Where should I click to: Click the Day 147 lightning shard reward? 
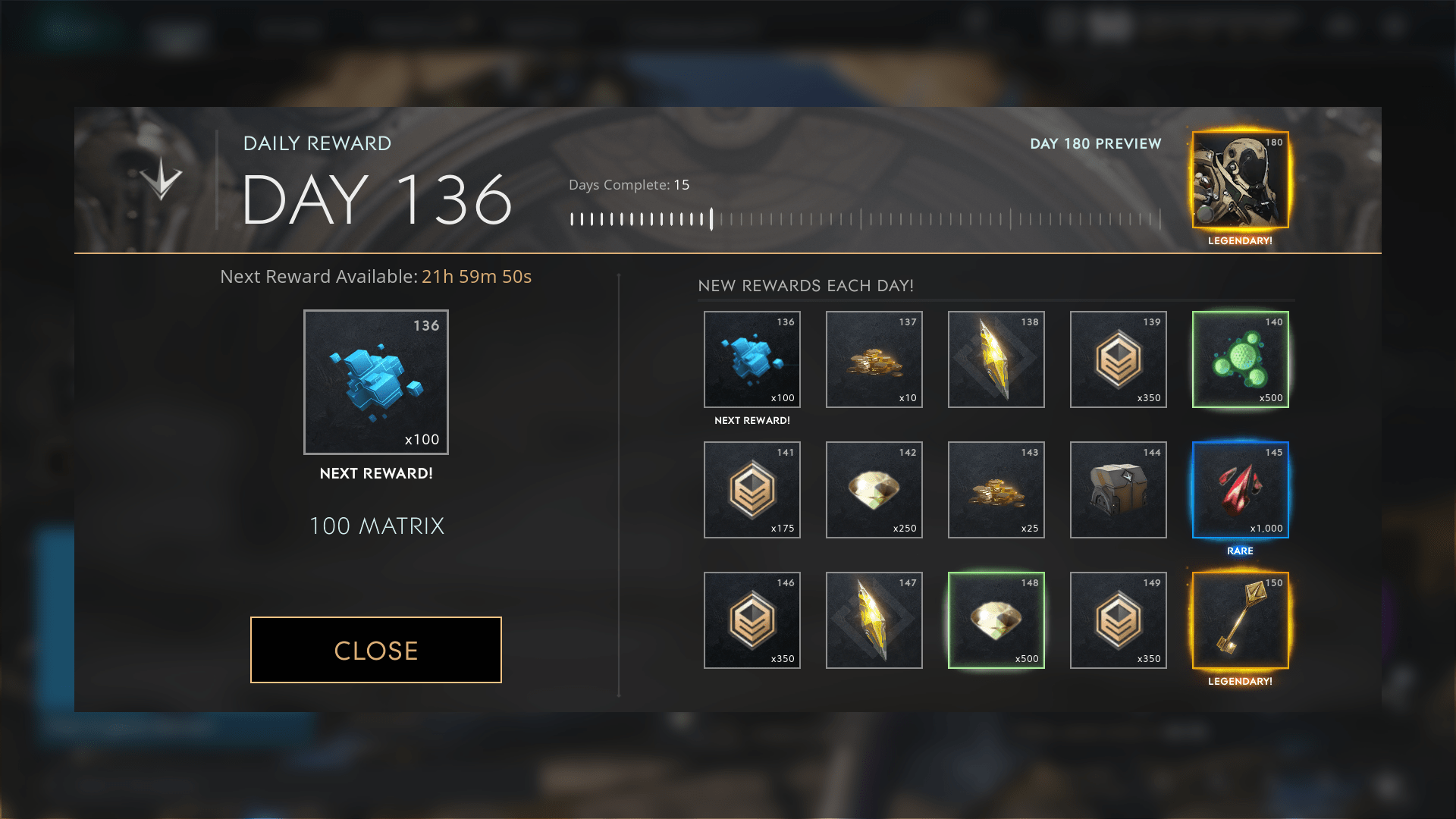point(874,620)
